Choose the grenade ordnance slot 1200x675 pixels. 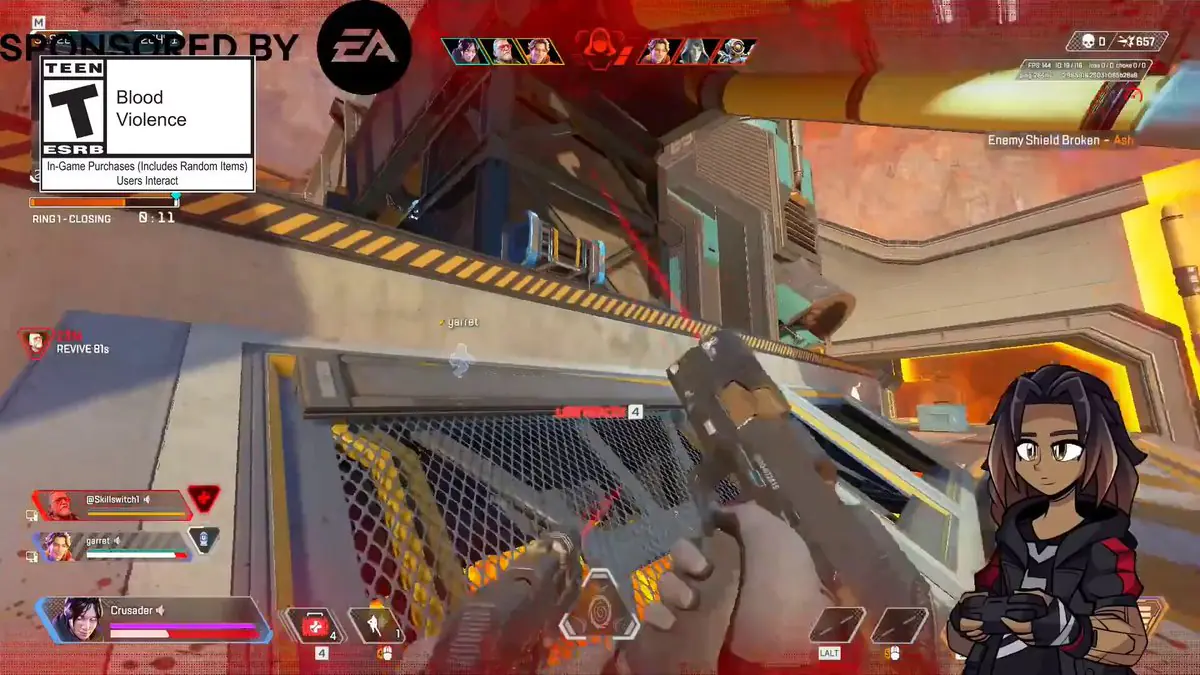tap(374, 625)
